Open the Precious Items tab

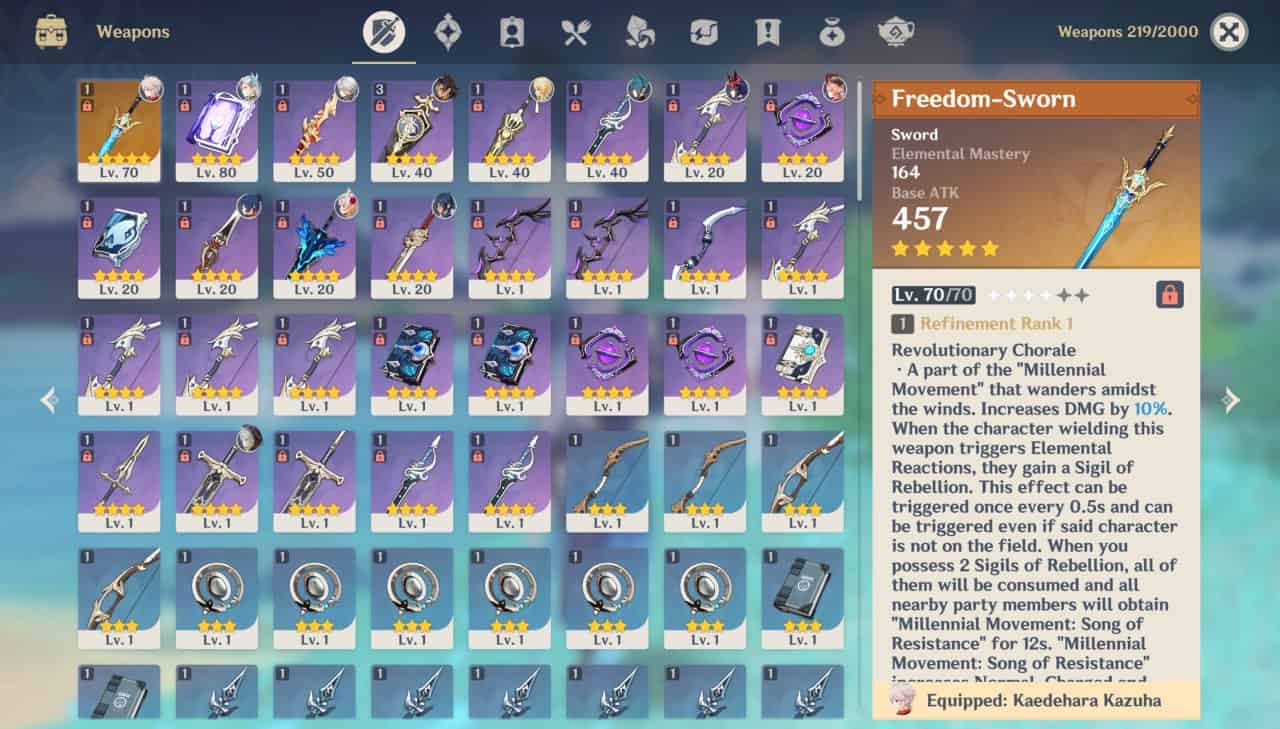831,32
